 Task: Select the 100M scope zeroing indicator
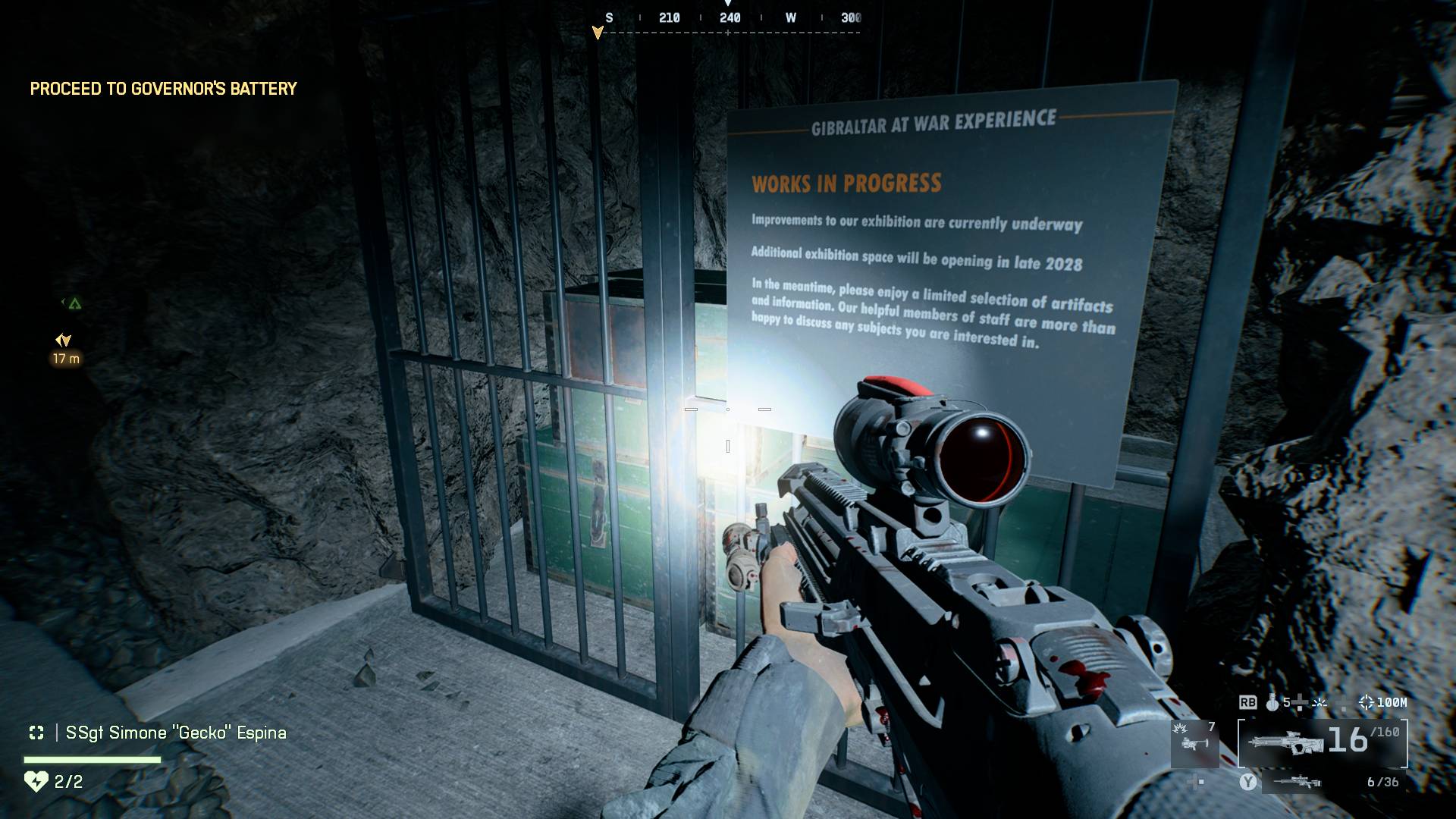1384,702
